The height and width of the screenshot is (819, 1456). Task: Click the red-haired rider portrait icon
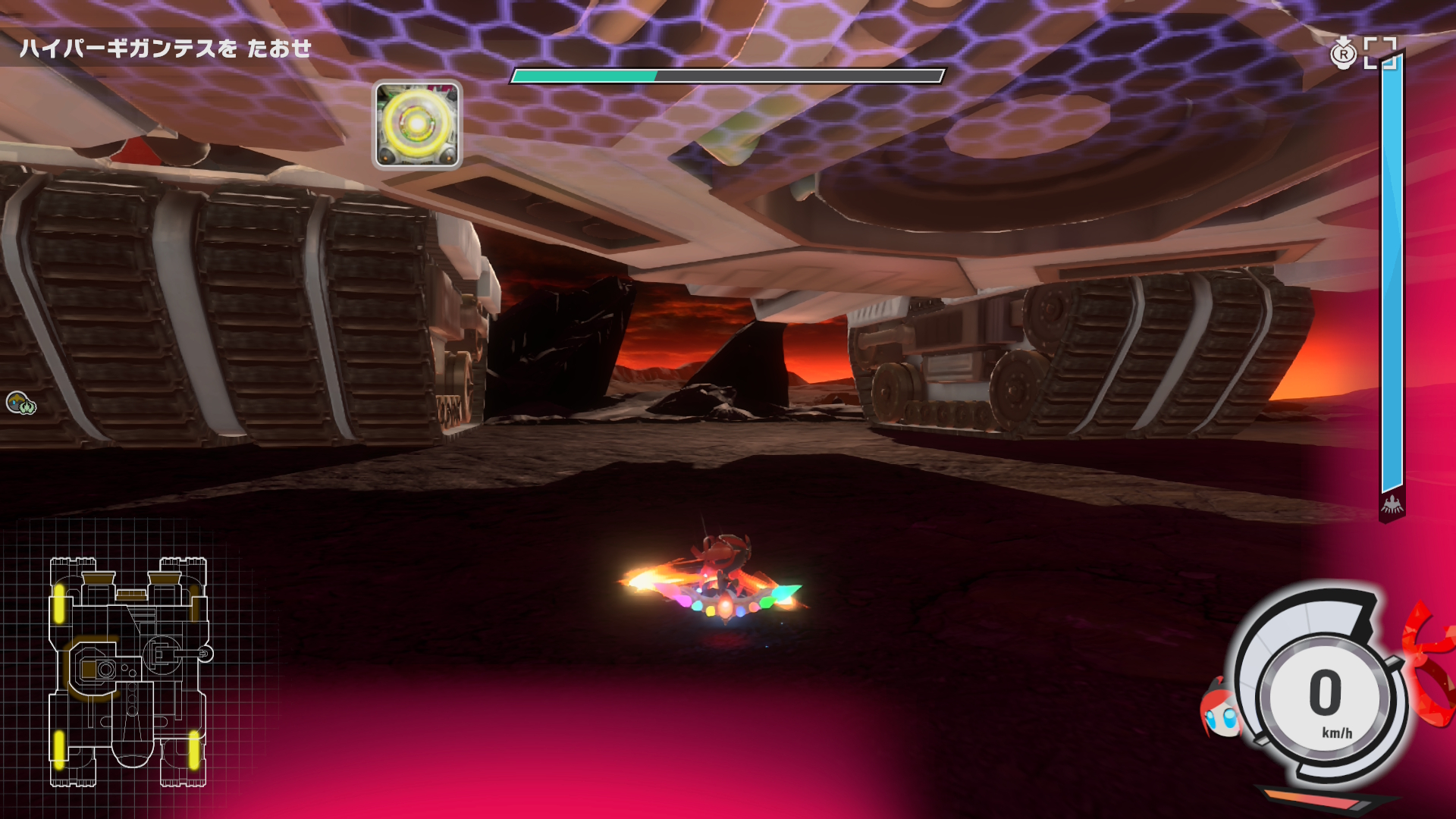click(1220, 711)
